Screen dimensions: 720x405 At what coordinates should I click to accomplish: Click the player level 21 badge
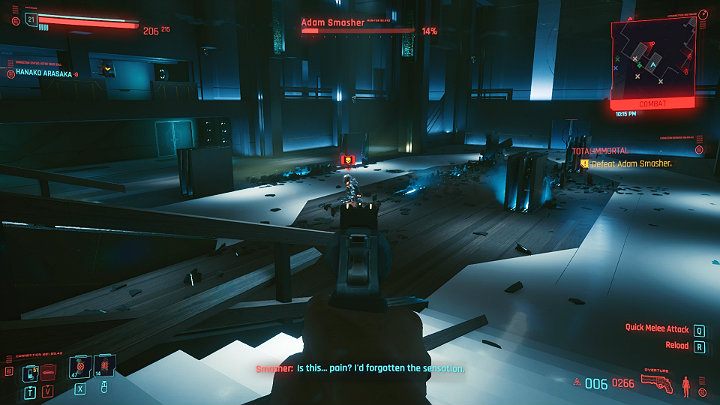tap(31, 20)
